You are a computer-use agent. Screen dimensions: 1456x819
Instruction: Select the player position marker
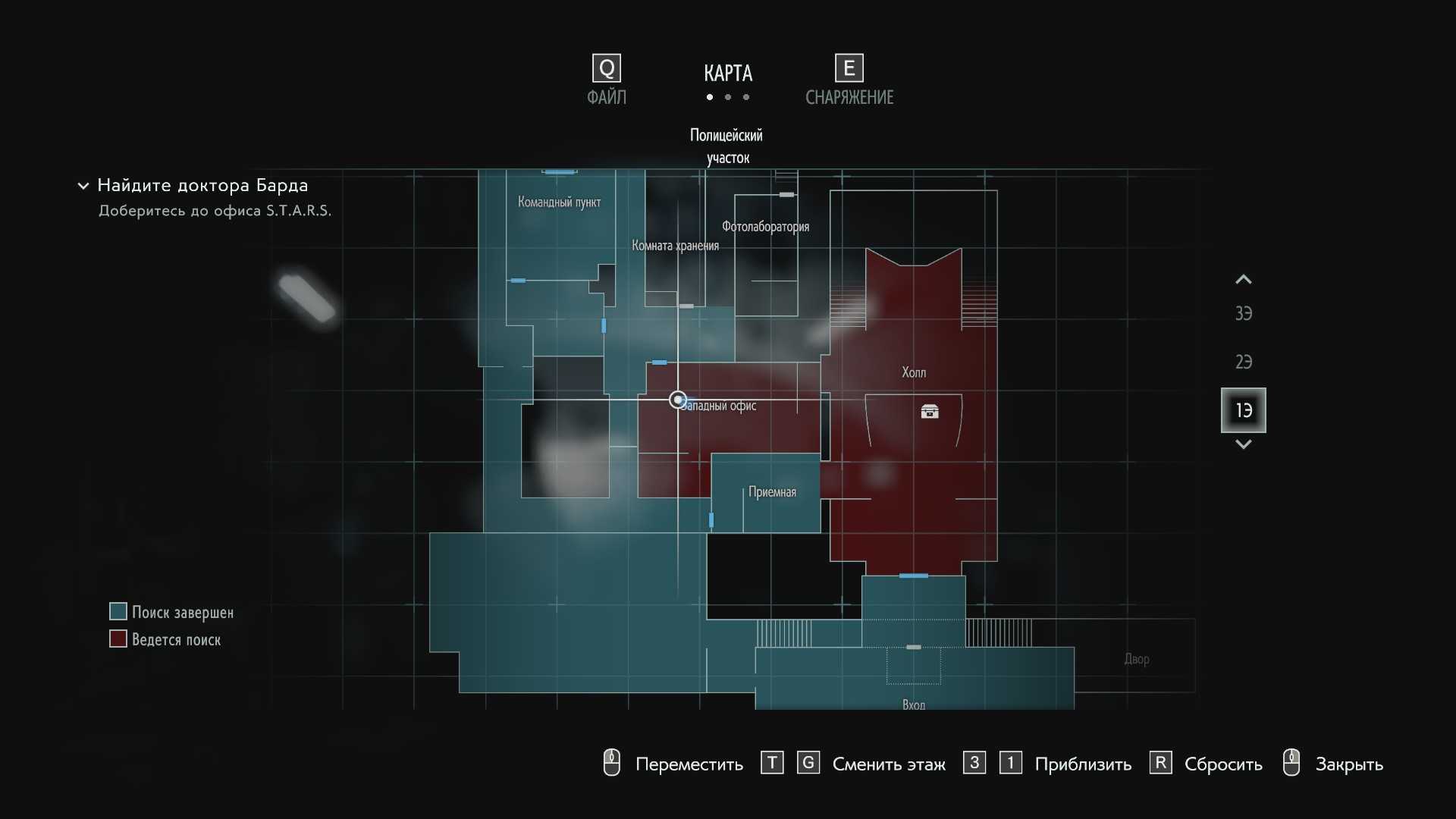[678, 400]
